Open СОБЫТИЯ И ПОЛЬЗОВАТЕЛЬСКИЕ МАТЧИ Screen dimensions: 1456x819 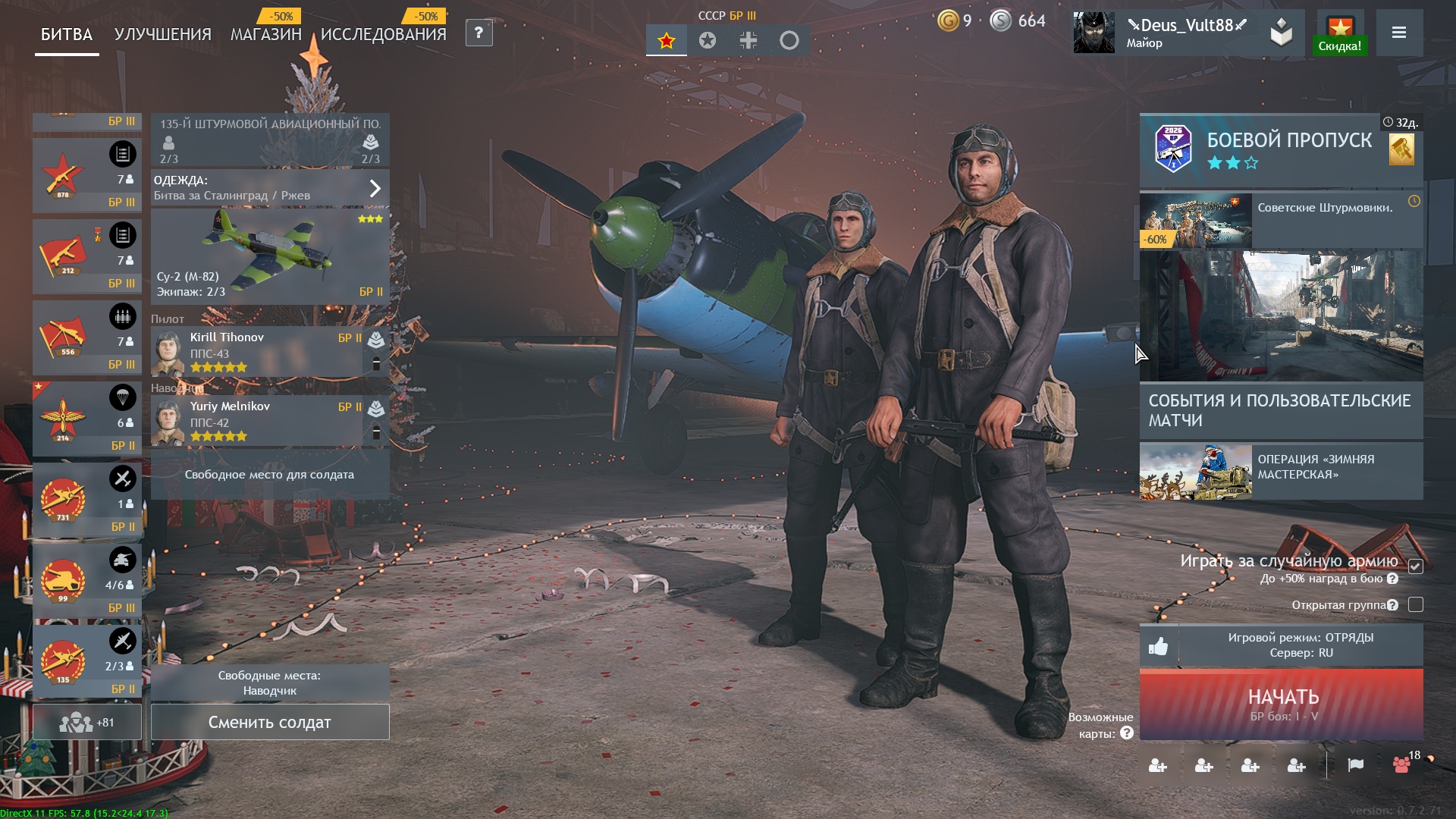(x=1280, y=410)
